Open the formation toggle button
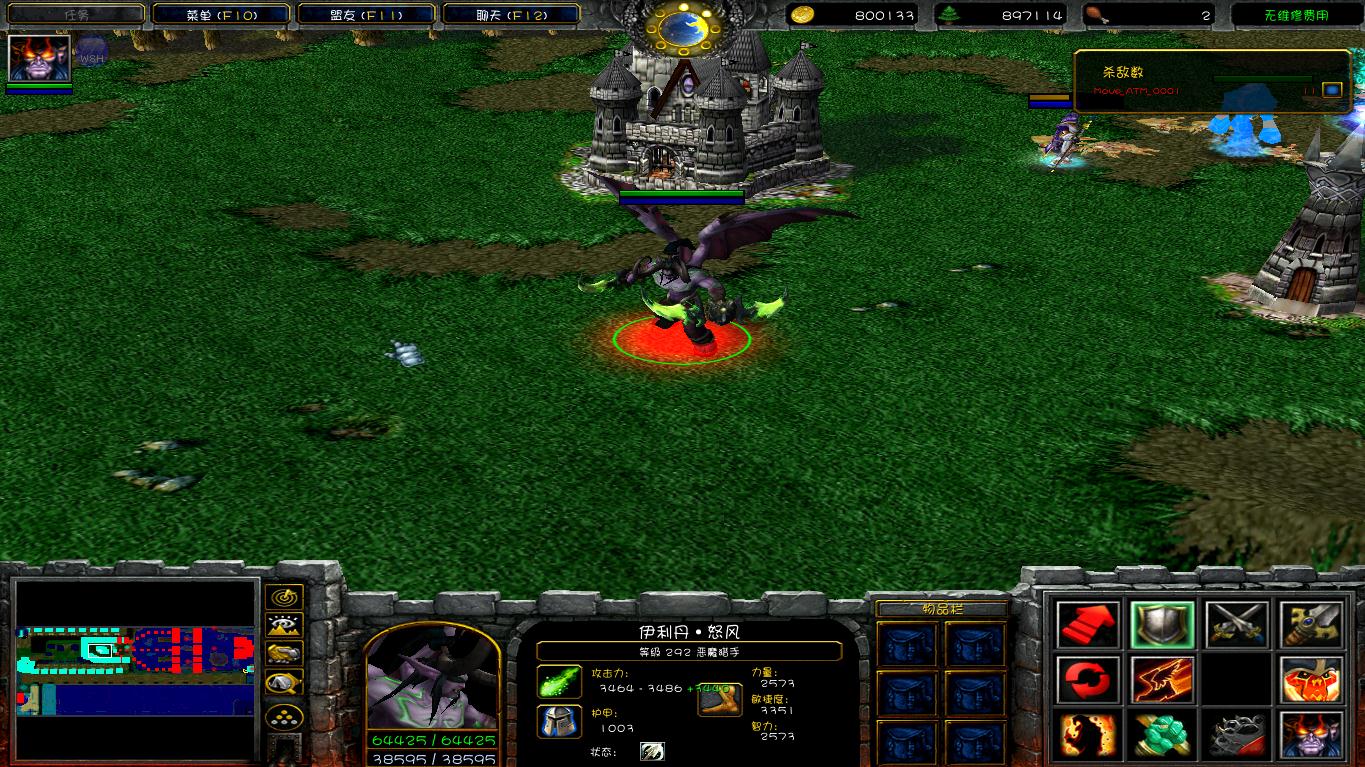The width and height of the screenshot is (1365, 767). 285,717
